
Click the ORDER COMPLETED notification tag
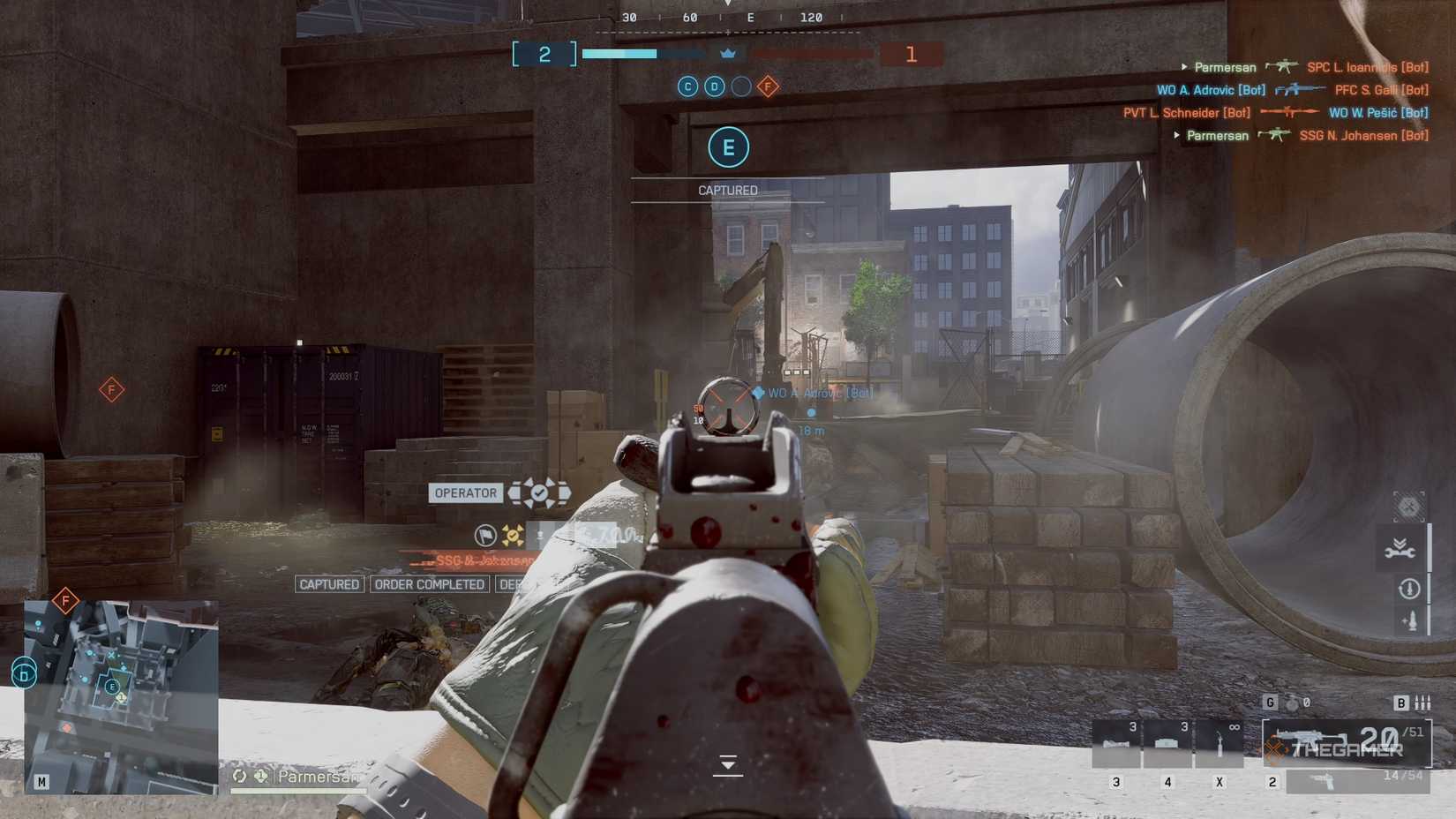429,584
